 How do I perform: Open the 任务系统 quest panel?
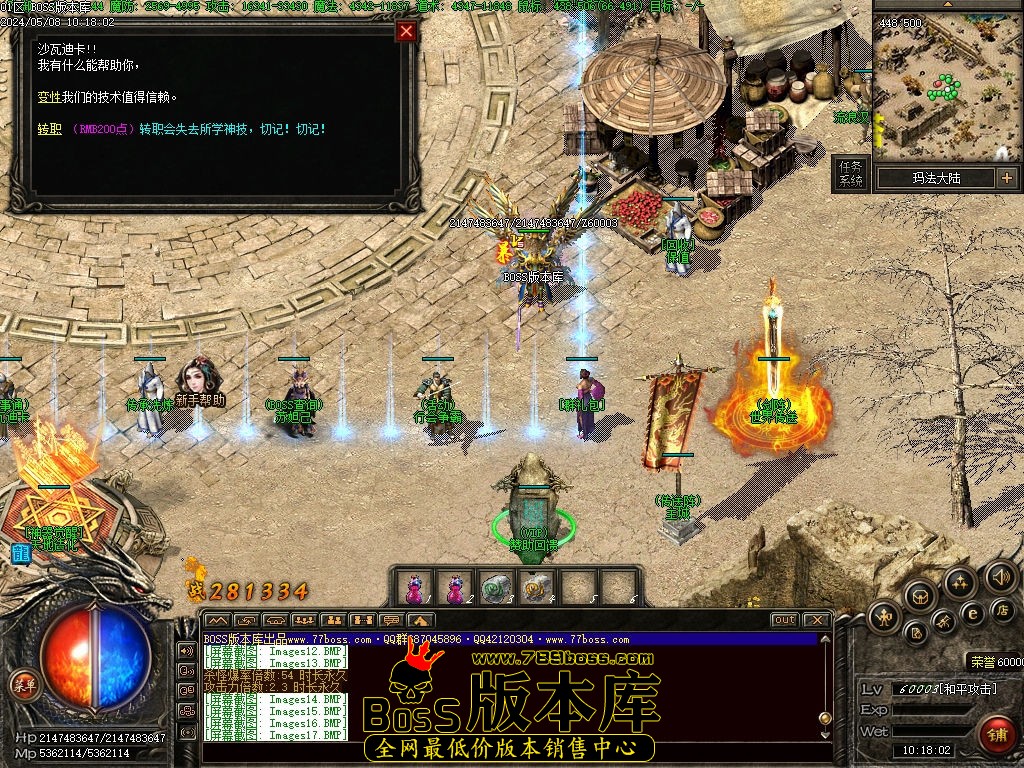point(850,173)
